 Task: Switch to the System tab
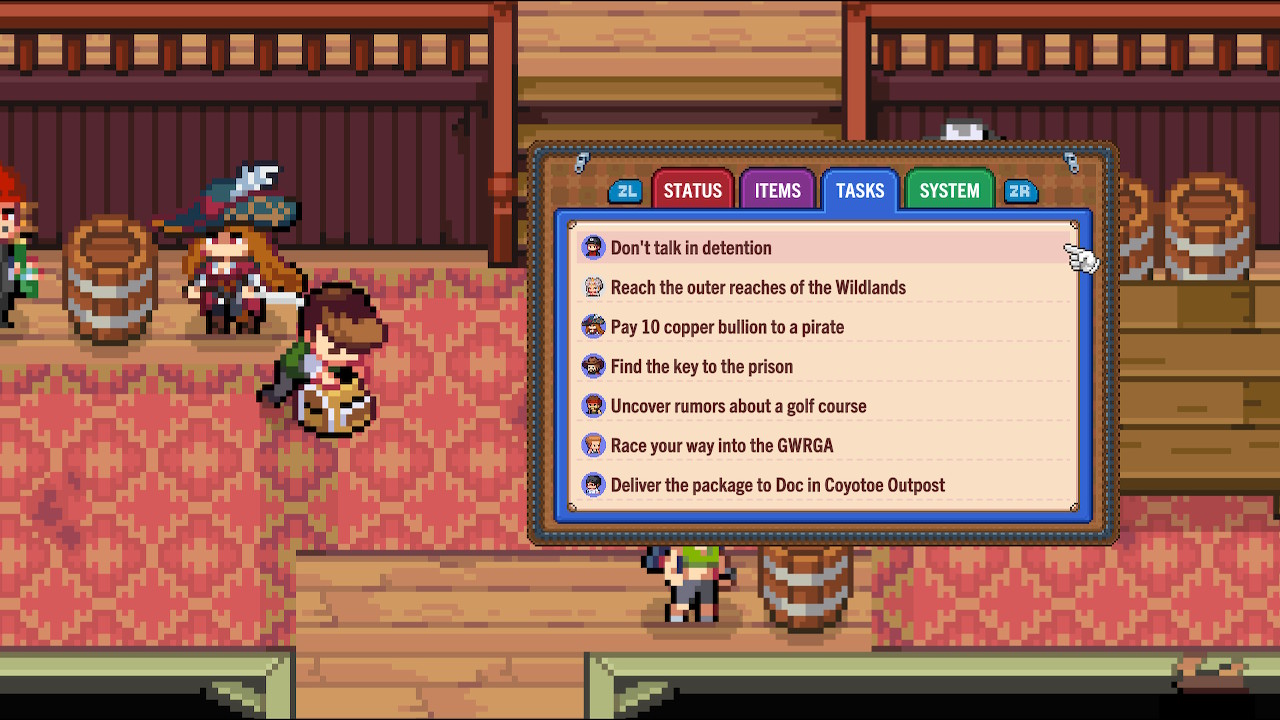949,190
